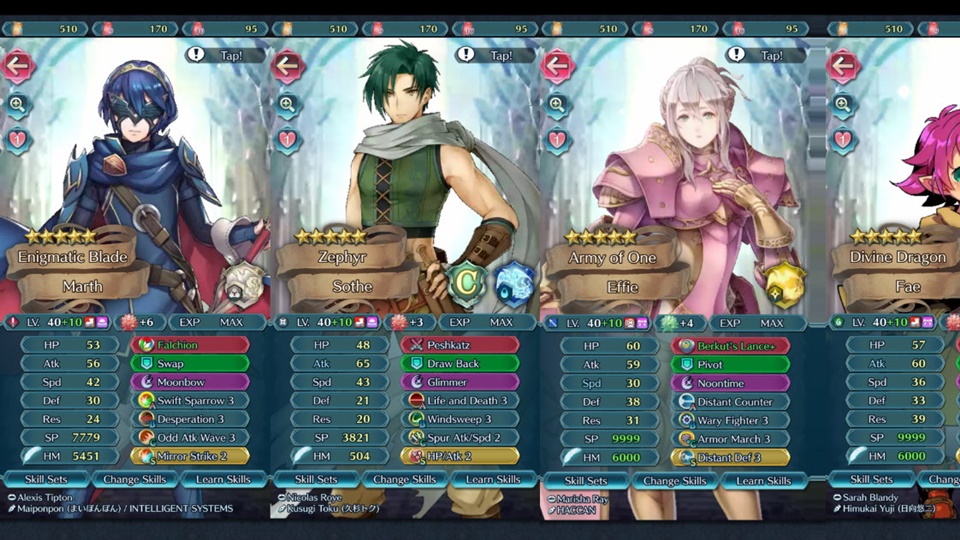This screenshot has height=540, width=960.
Task: Select the Berkut's Lance+ weapon
Action: (729, 345)
